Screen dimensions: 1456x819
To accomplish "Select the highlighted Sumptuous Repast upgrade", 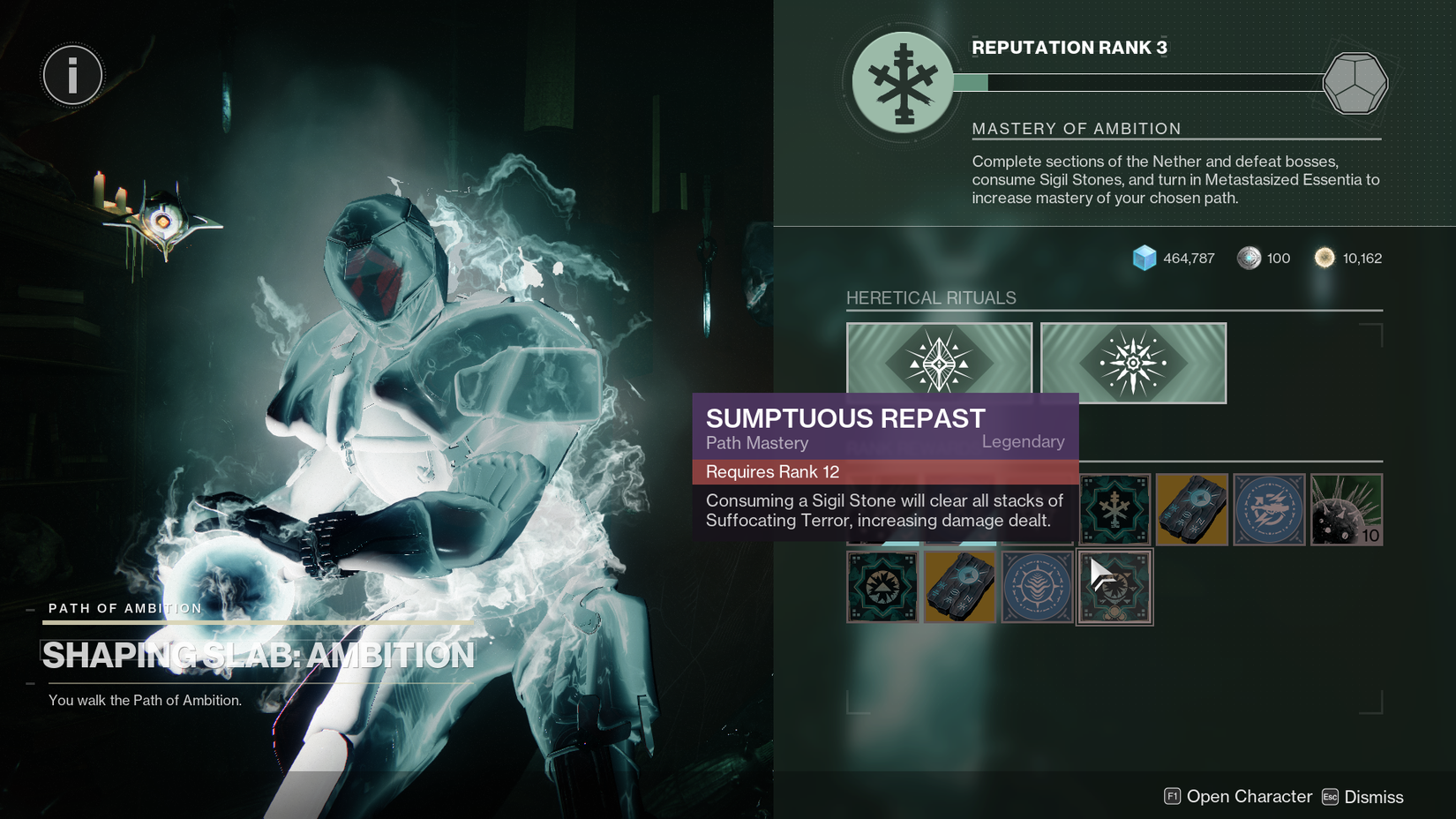I will (1114, 586).
